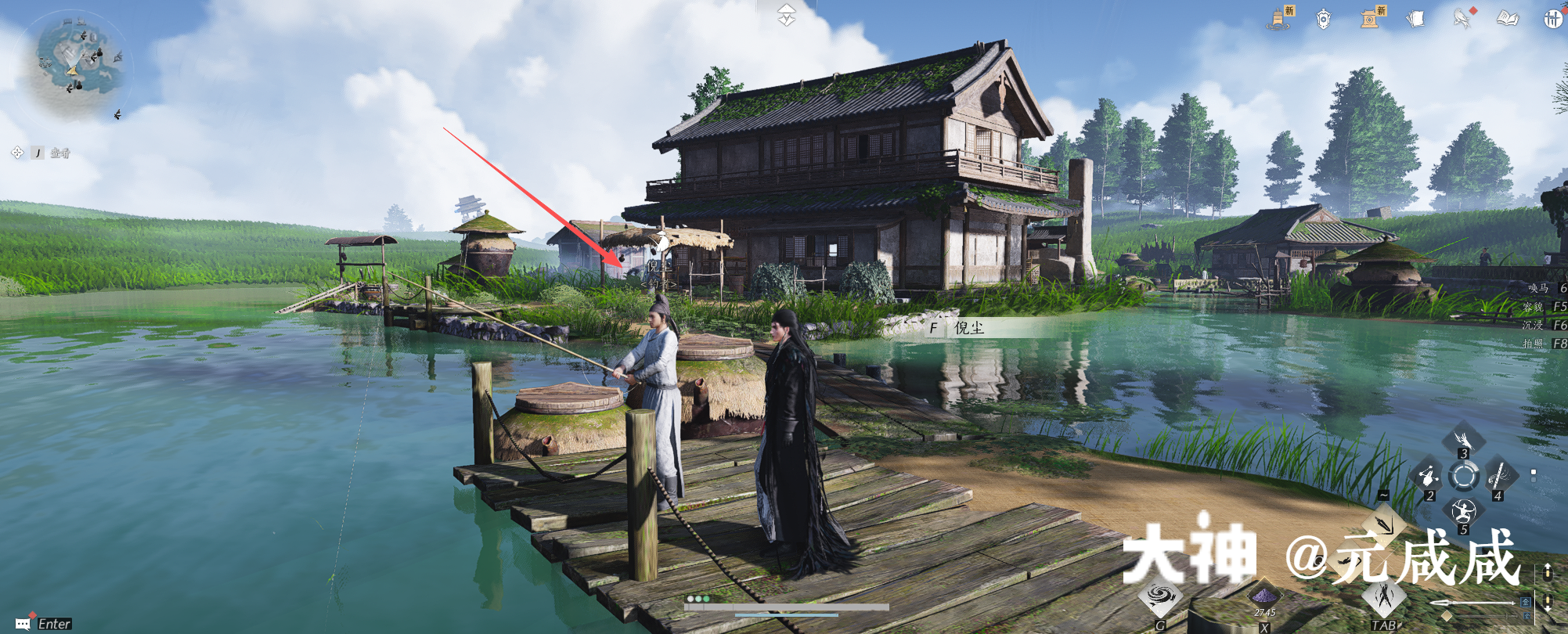
Task: Expand the arrow at top center
Action: click(x=786, y=14)
